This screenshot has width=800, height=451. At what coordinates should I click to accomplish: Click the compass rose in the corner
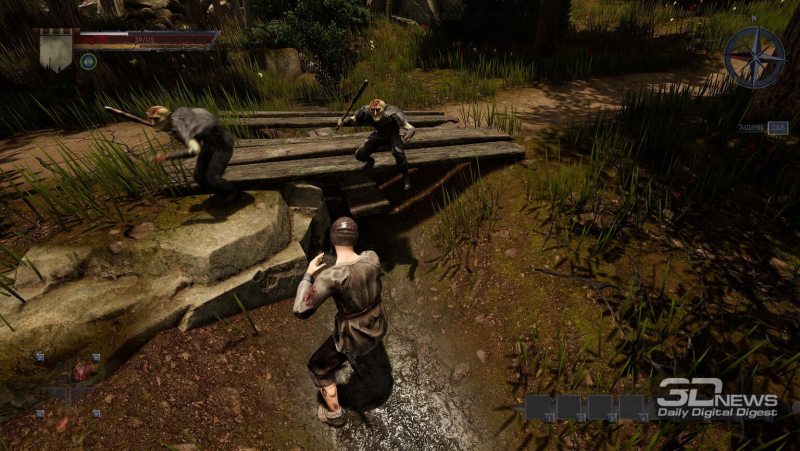pyautogui.click(x=754, y=58)
